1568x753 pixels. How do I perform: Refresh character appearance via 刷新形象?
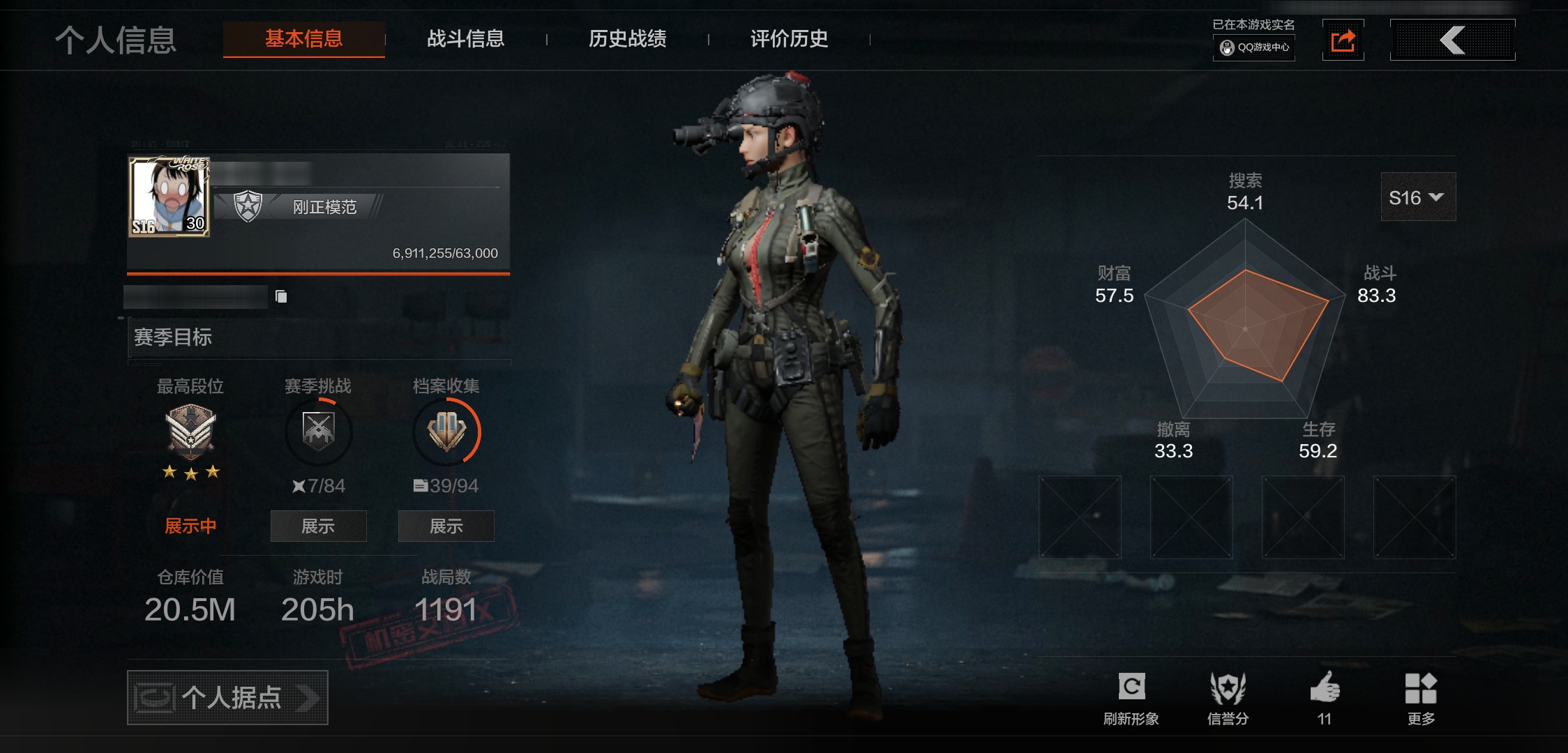[1131, 697]
